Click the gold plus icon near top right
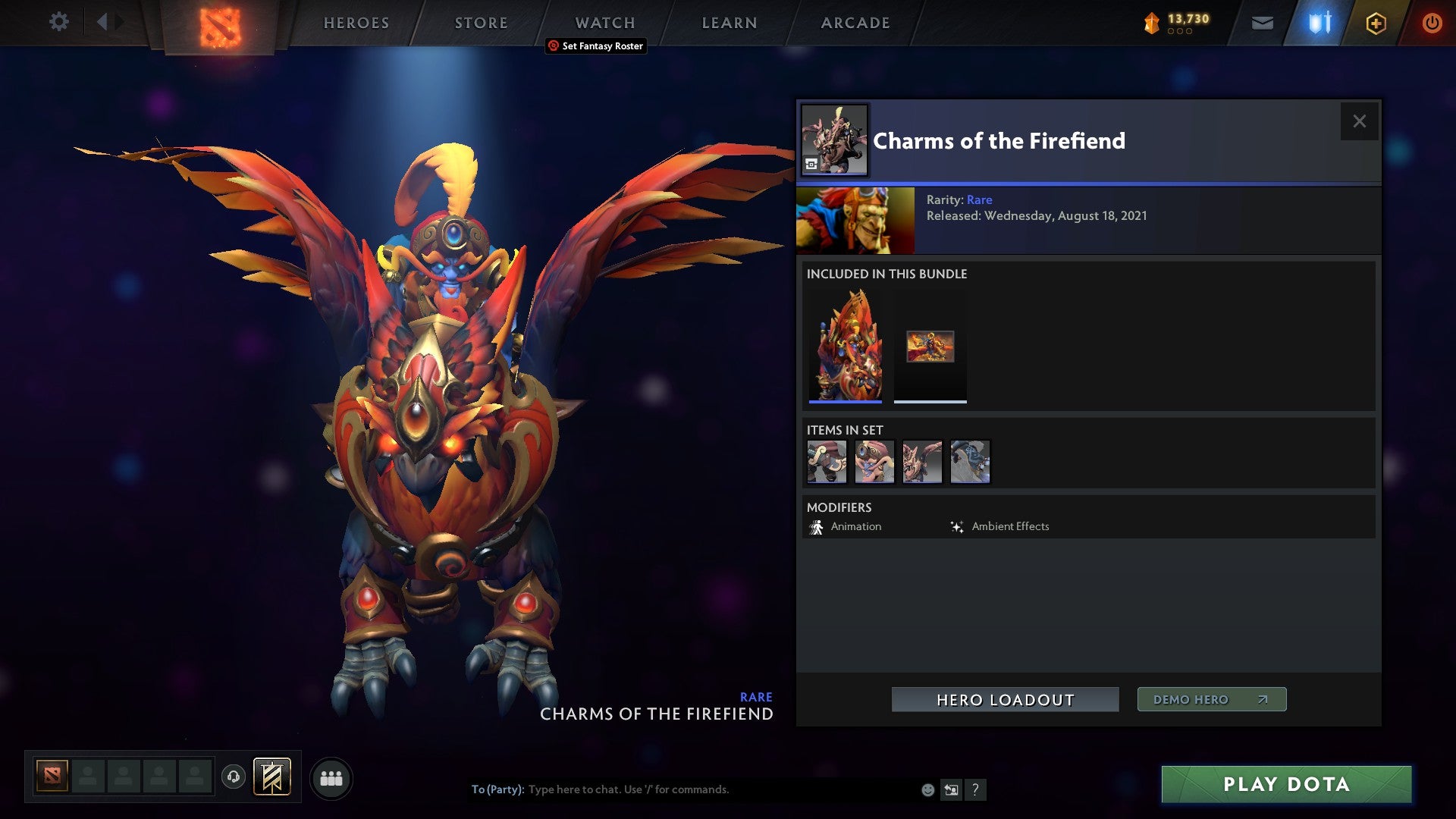 click(x=1376, y=23)
